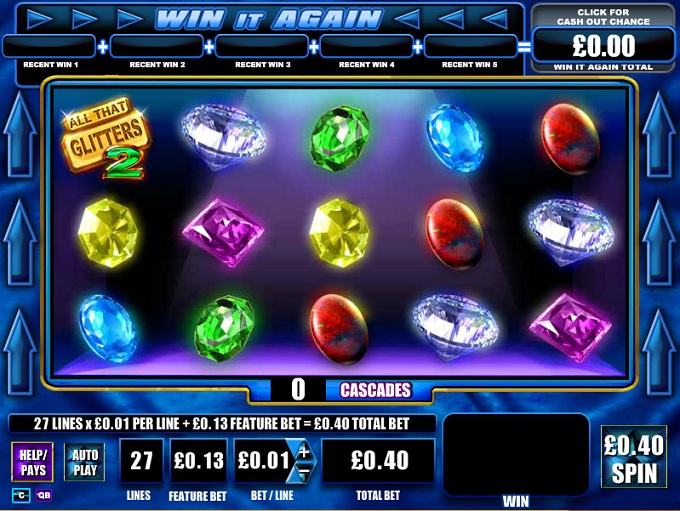680x511 pixels.
Task: Click the cash out chance total
Action: pos(604,45)
